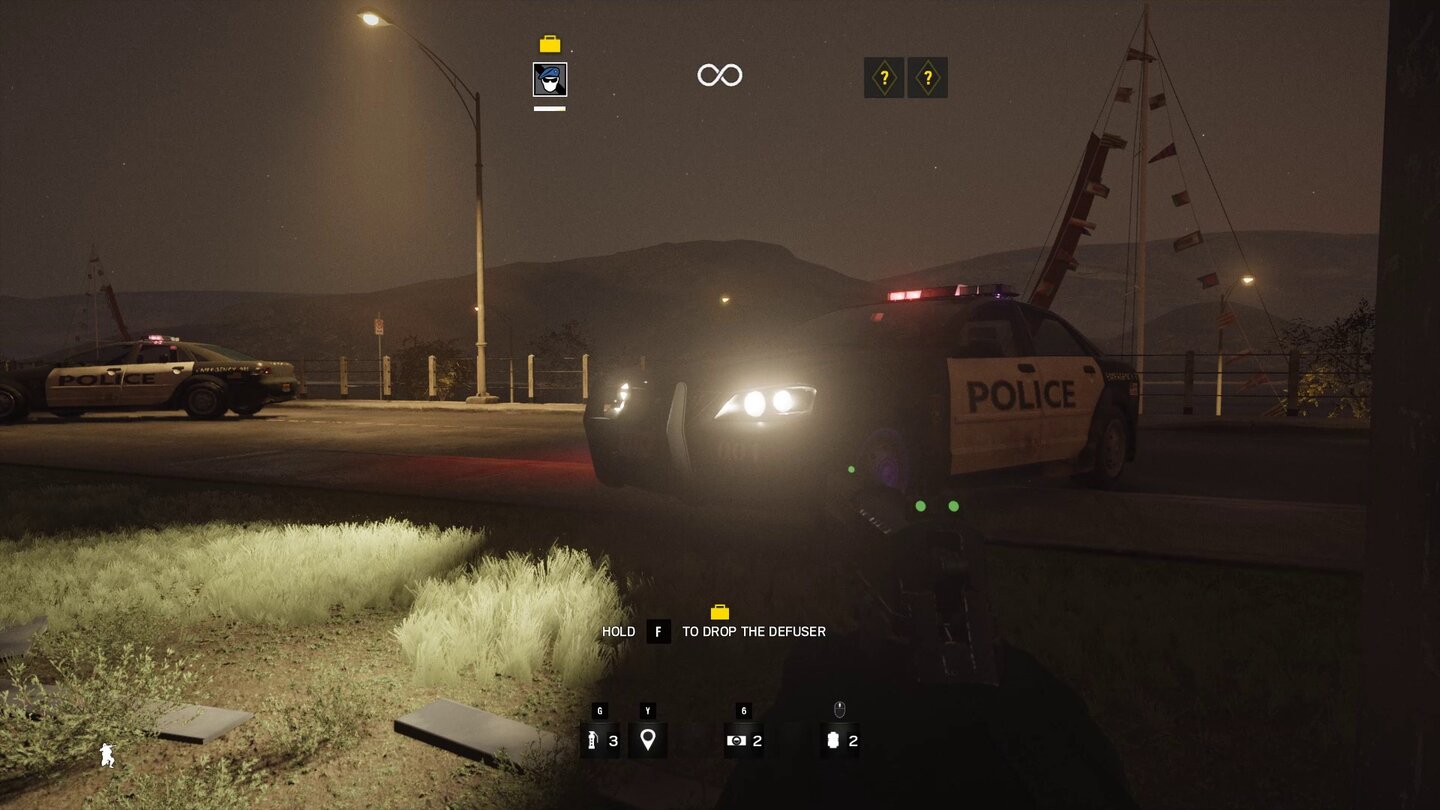Click the yellow defuser briefcase icon at top
Viewport: 1440px width, 810px height.
[548, 42]
